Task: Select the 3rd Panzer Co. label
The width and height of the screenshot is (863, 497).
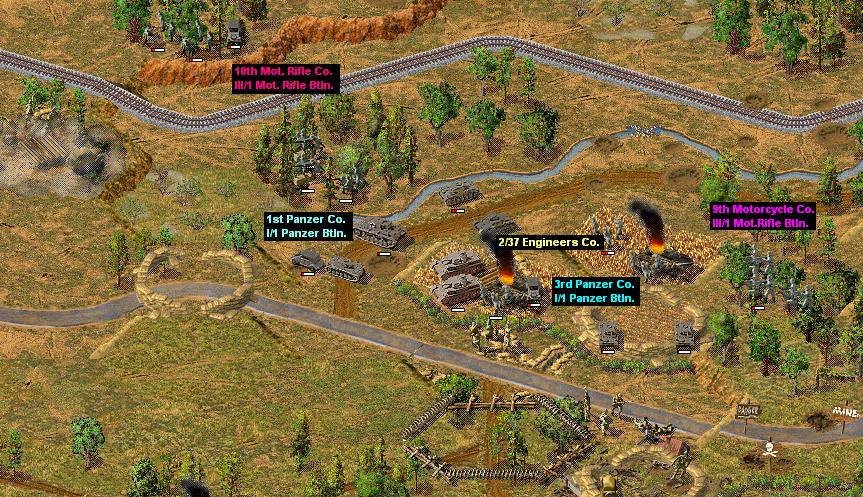Action: (x=595, y=291)
